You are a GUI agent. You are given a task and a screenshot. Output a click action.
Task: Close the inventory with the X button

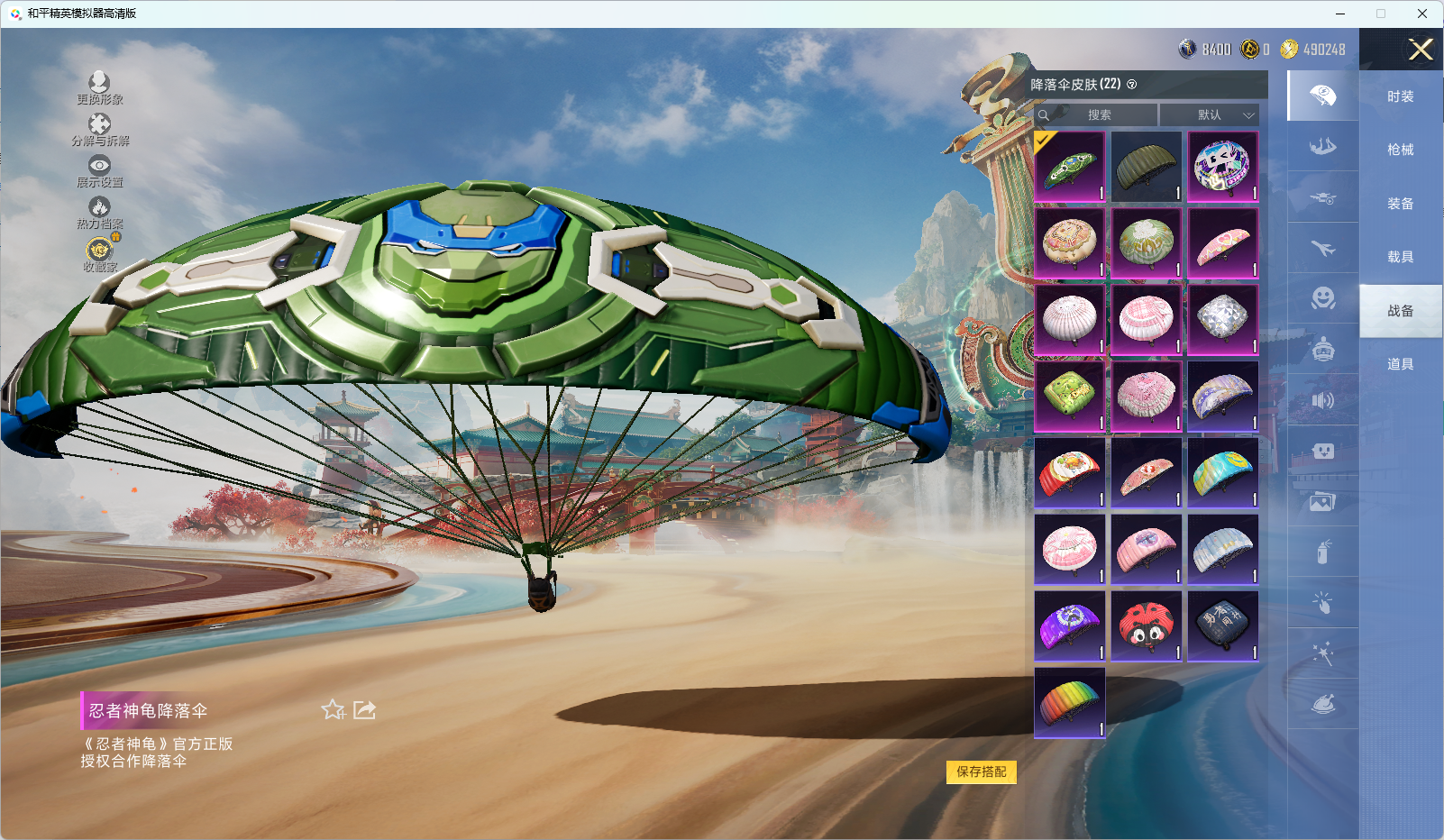pyautogui.click(x=1421, y=50)
